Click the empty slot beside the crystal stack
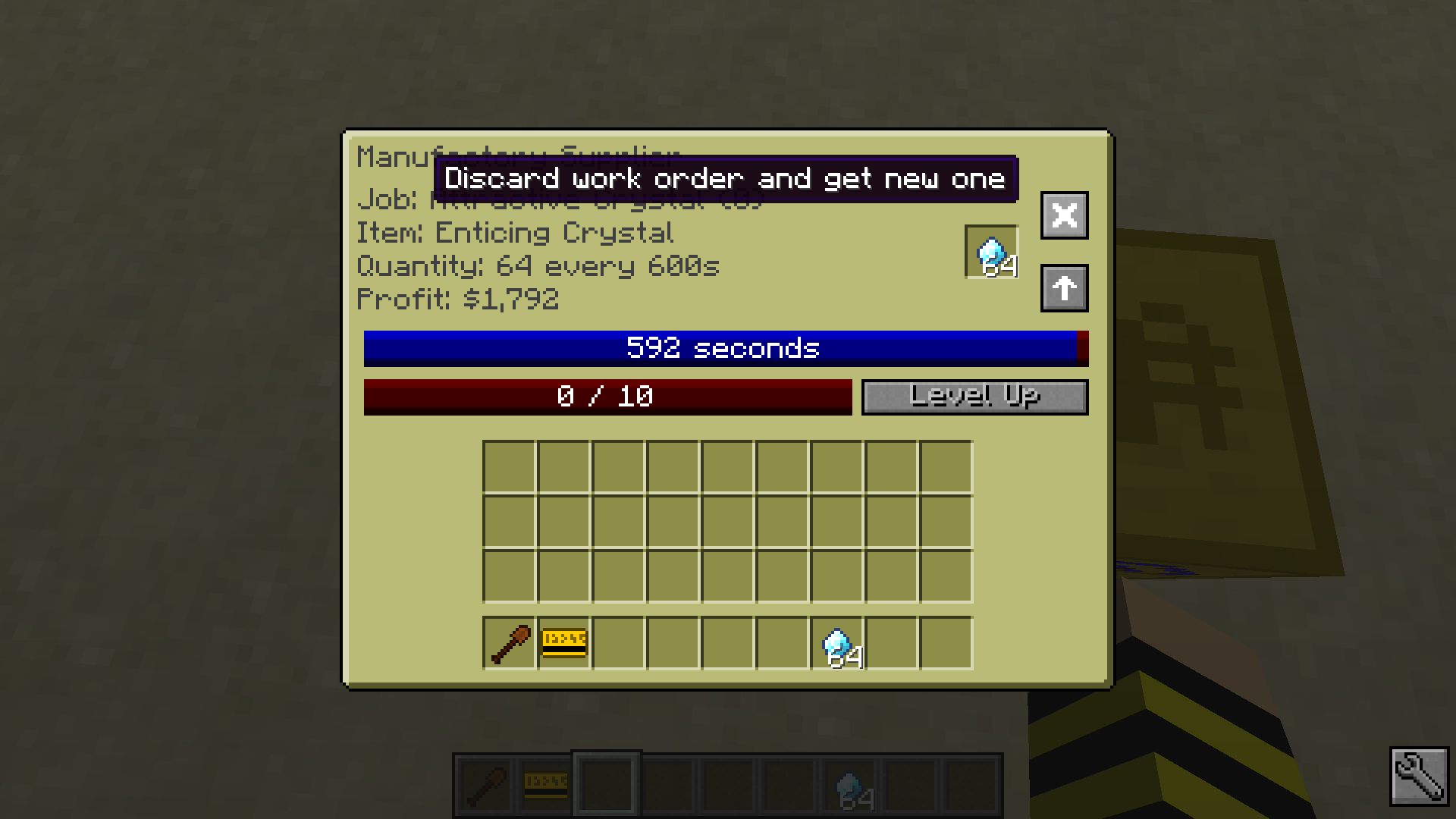Screen dimensions: 1456x819 891,642
